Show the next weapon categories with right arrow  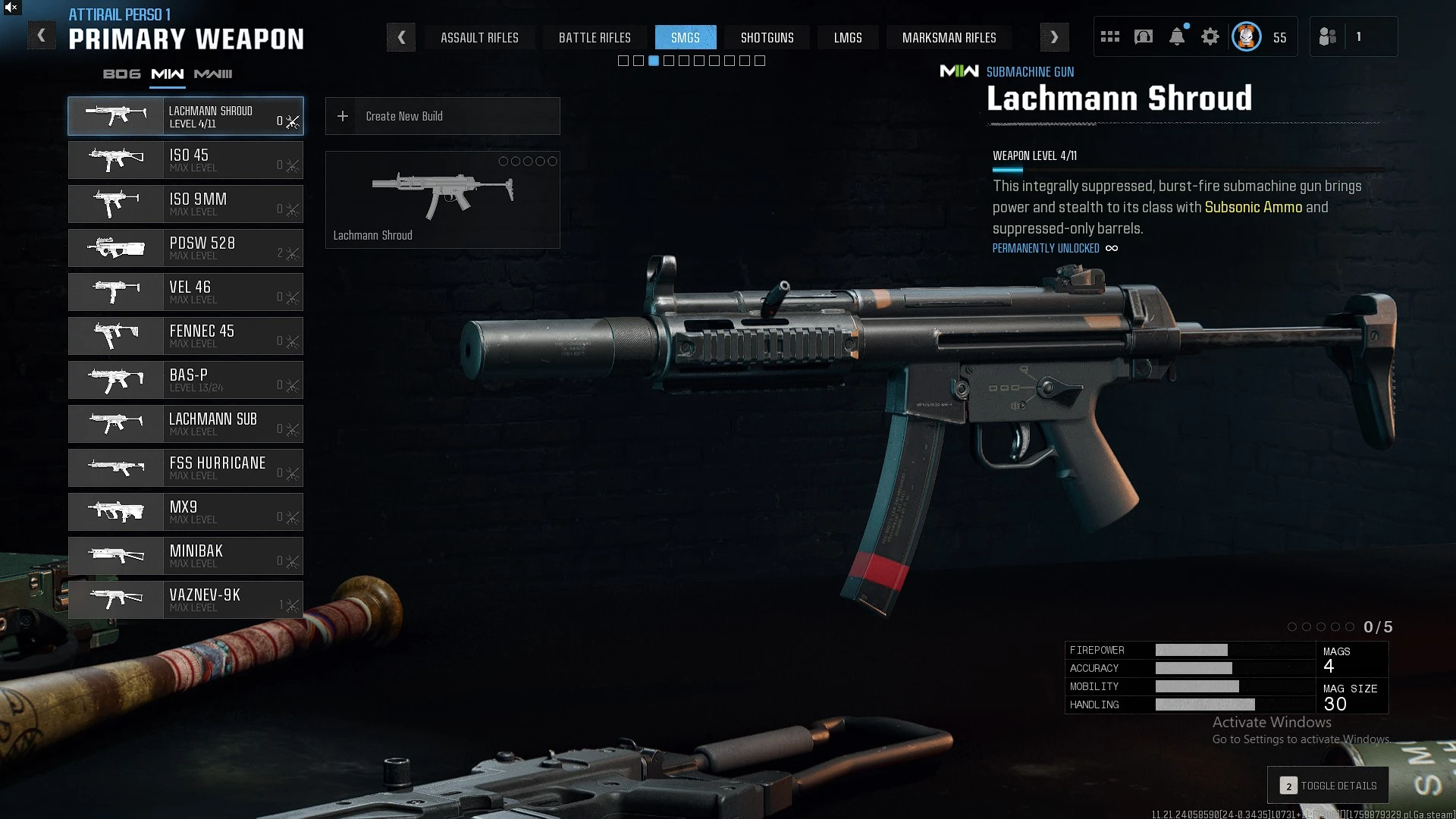(1054, 37)
